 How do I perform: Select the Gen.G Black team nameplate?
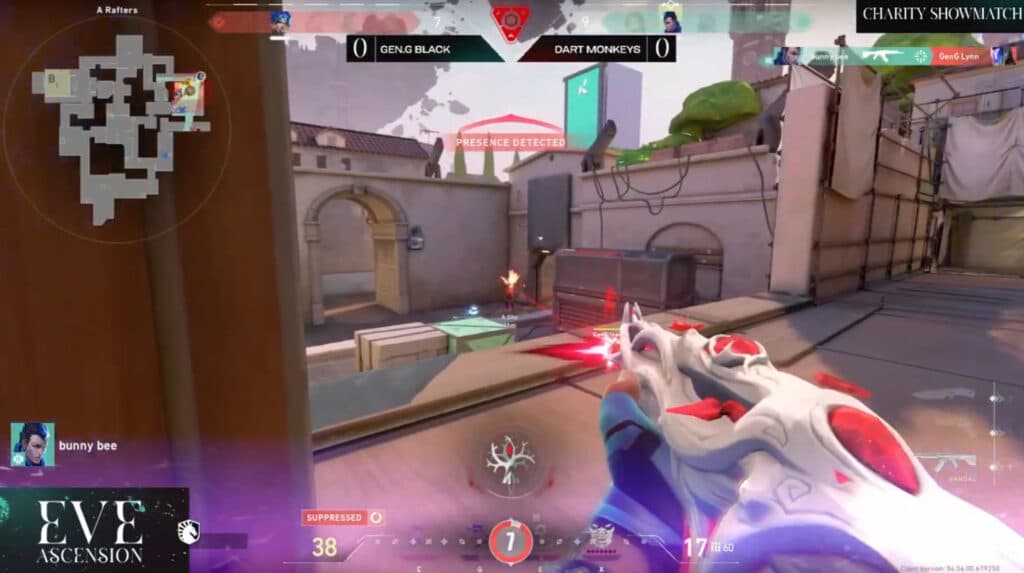(425, 48)
